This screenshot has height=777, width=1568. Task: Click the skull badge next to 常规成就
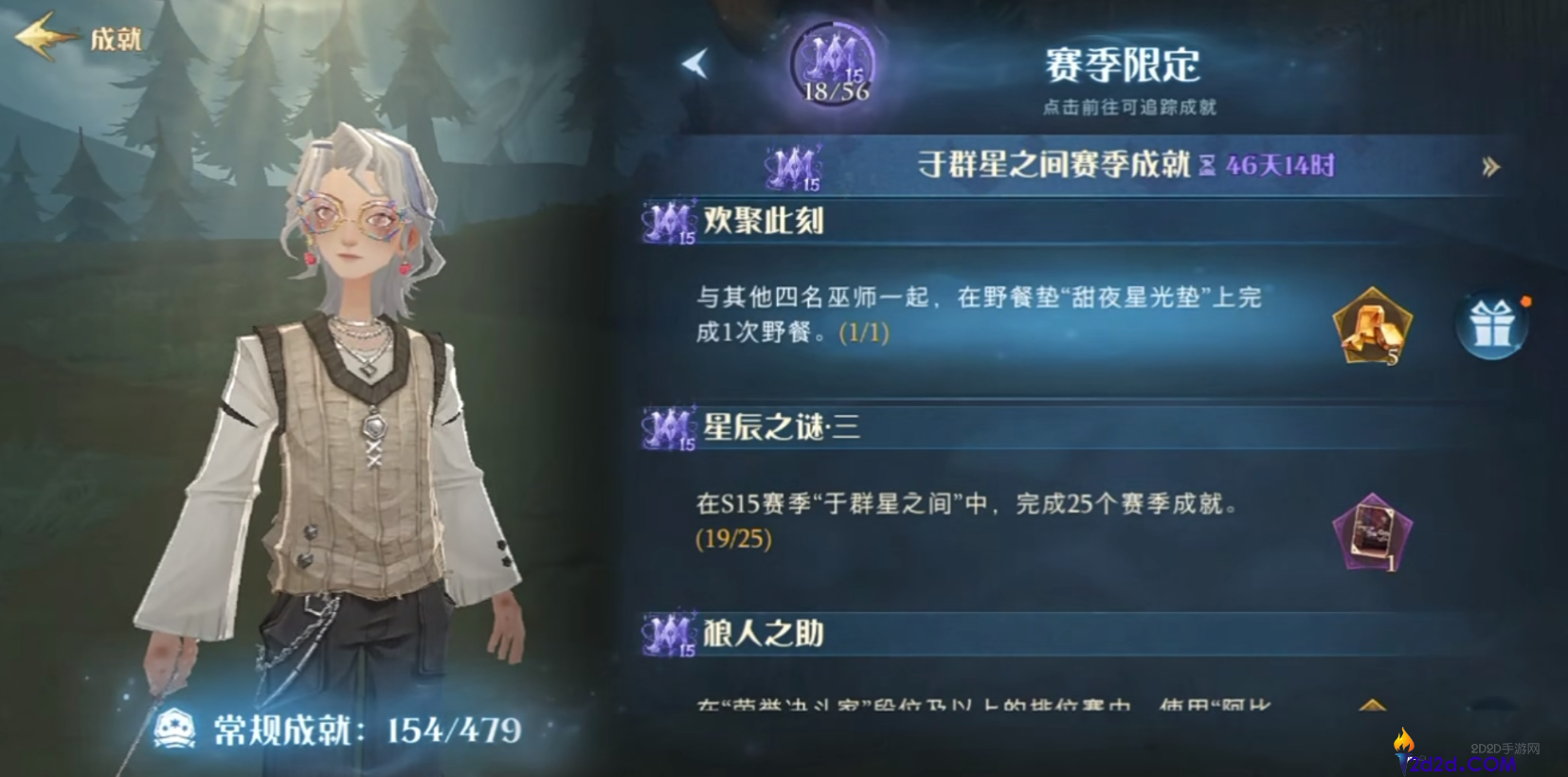pos(177,726)
